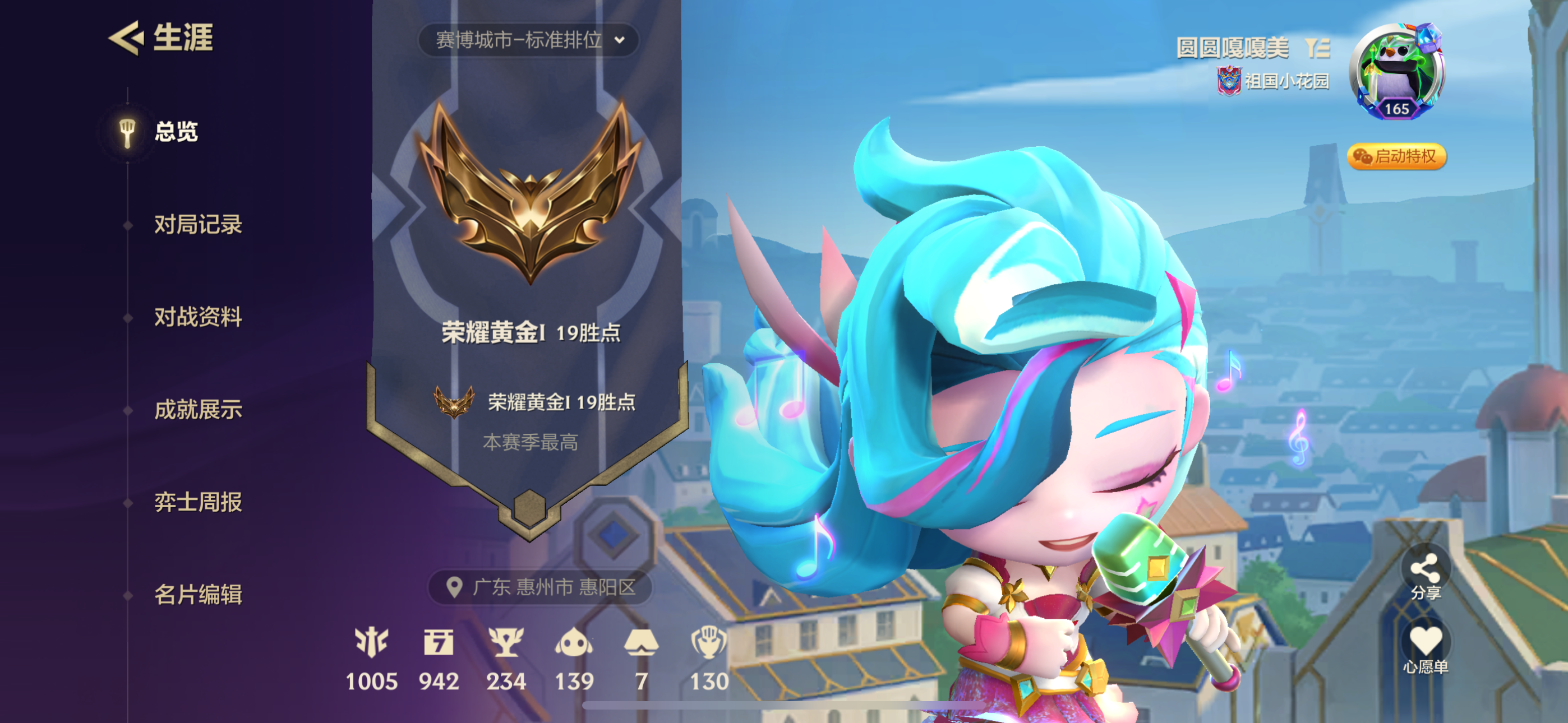Open the 成就展示 section
Image resolution: width=1568 pixels, height=723 pixels.
[198, 410]
